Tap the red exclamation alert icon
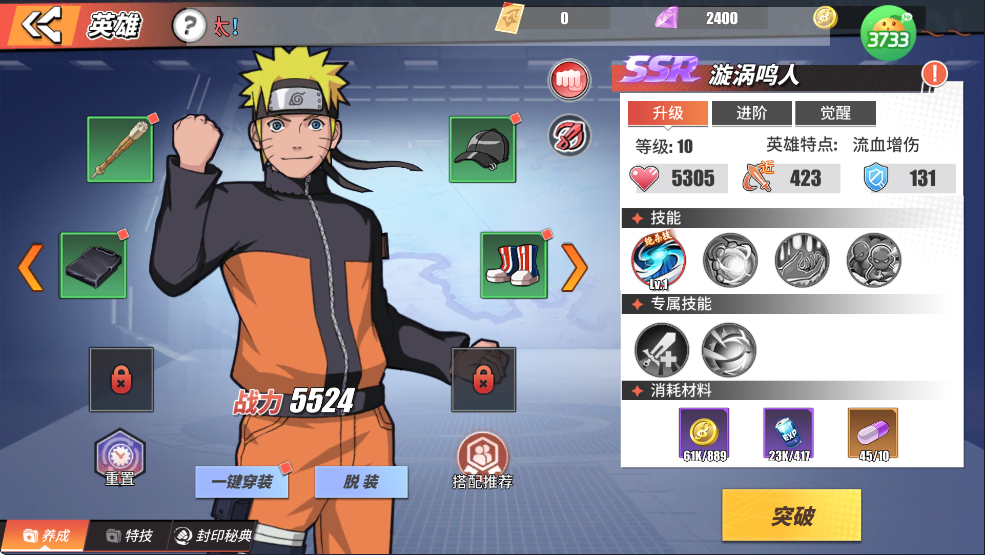Screen dimensions: 985x555 tap(934, 73)
